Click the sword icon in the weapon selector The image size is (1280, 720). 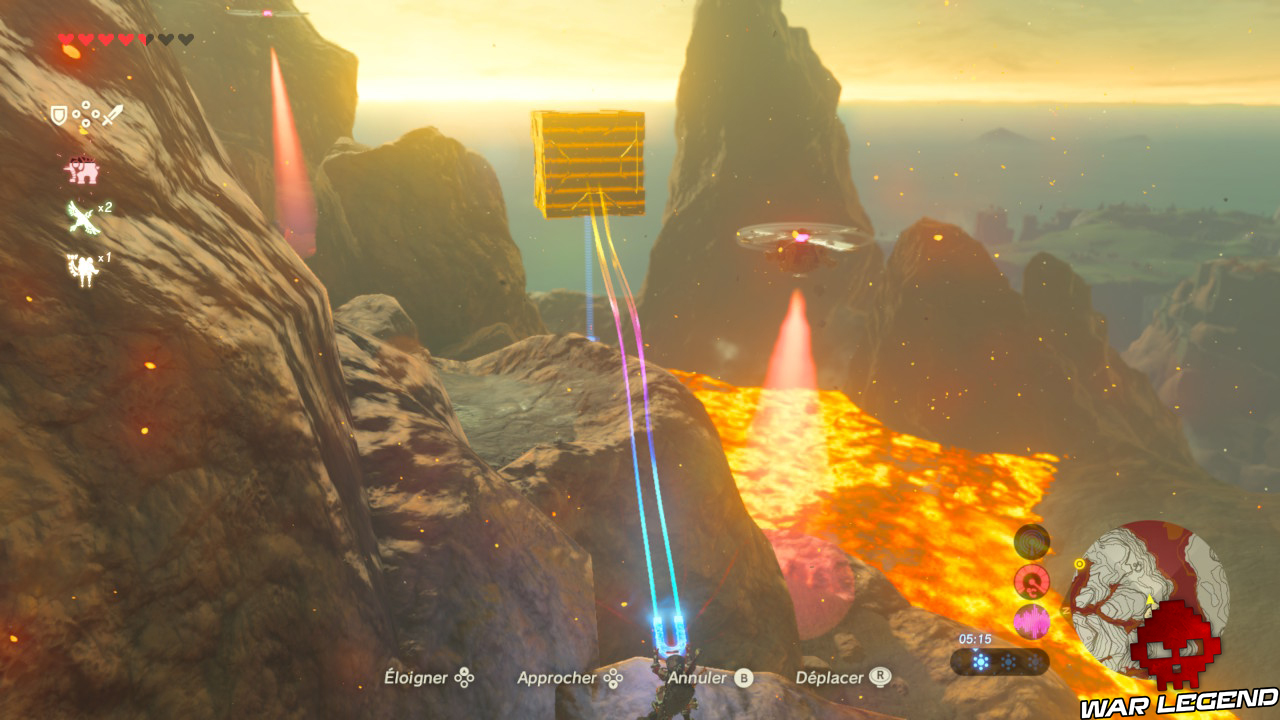[x=110, y=114]
